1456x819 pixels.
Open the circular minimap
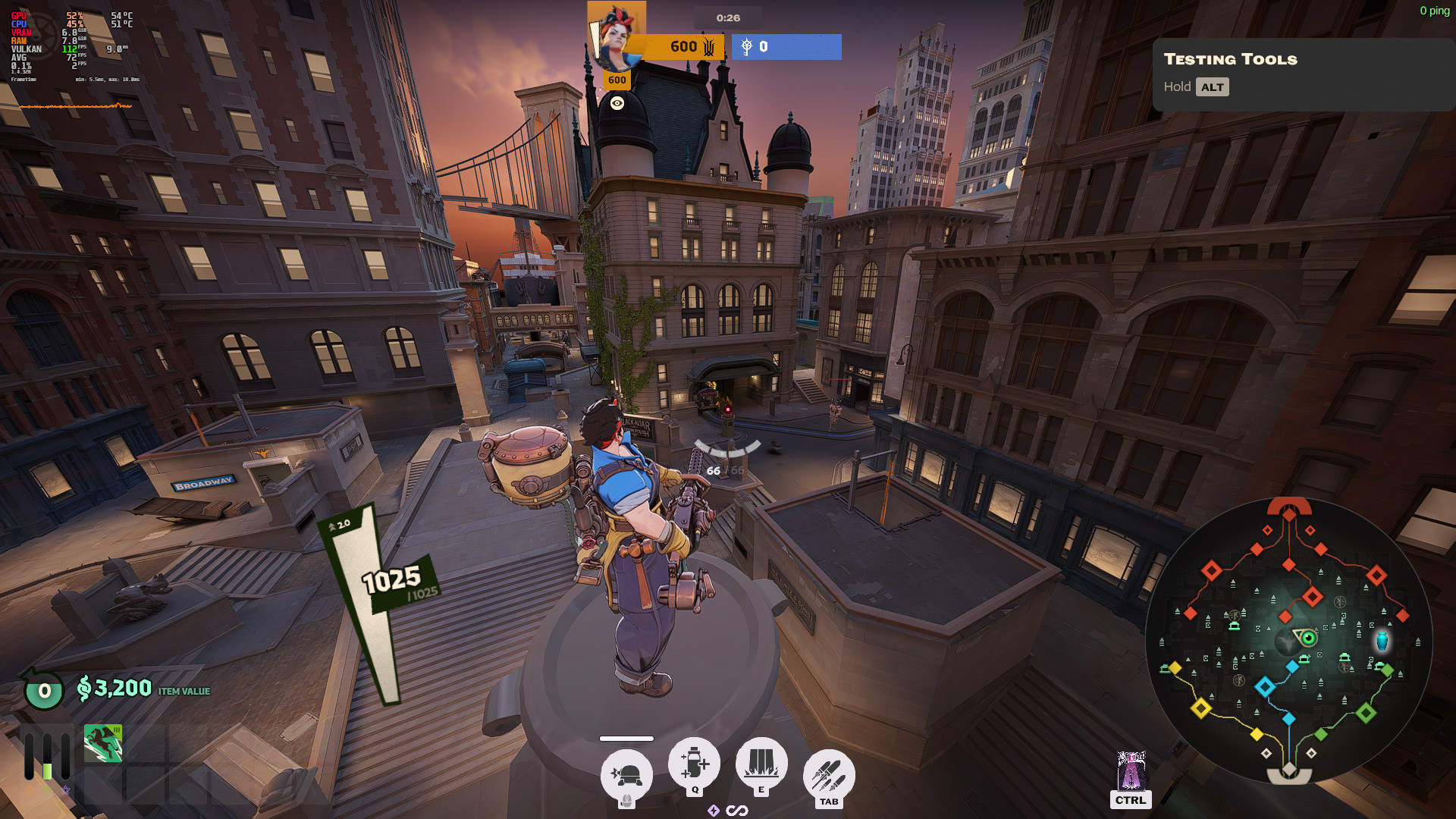1288,641
